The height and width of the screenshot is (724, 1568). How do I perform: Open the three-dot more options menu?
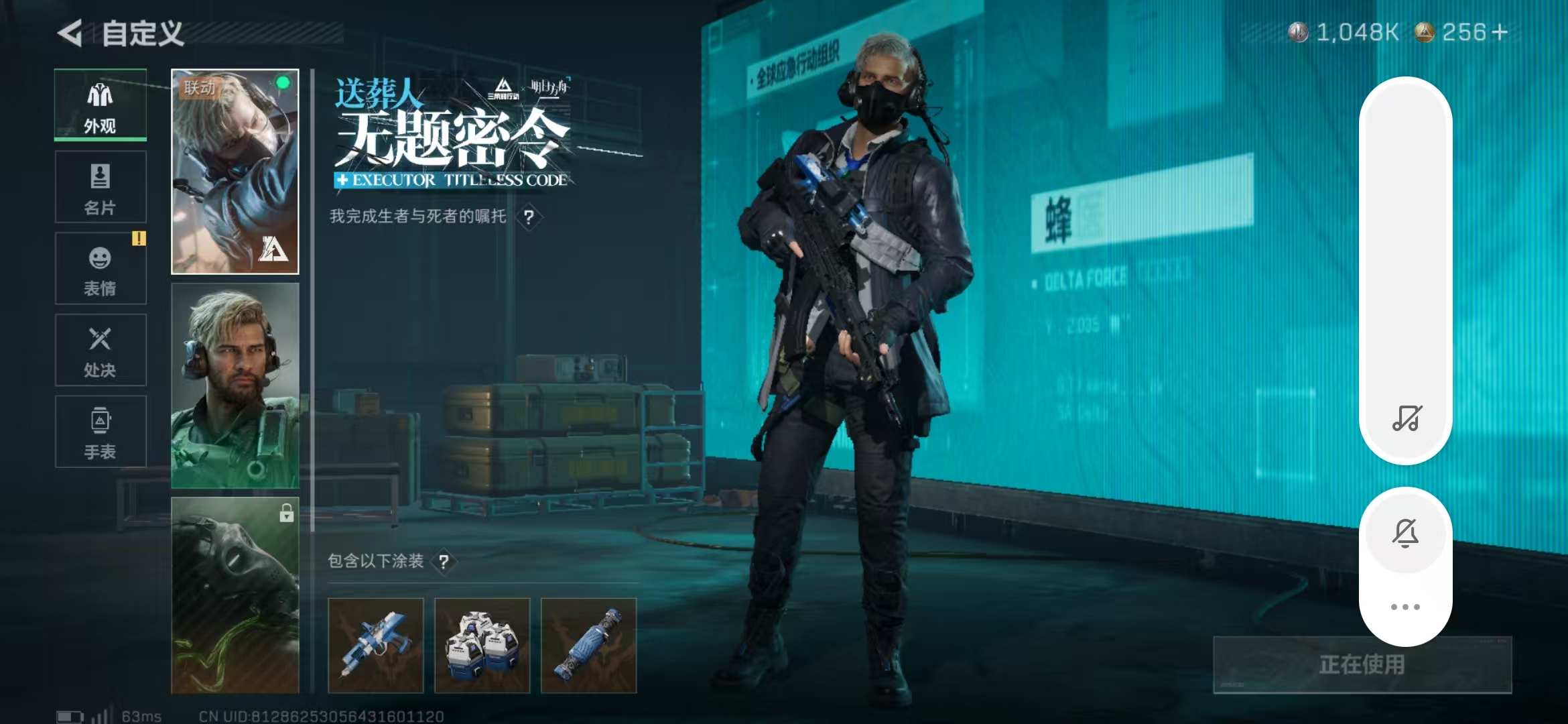tap(1405, 605)
